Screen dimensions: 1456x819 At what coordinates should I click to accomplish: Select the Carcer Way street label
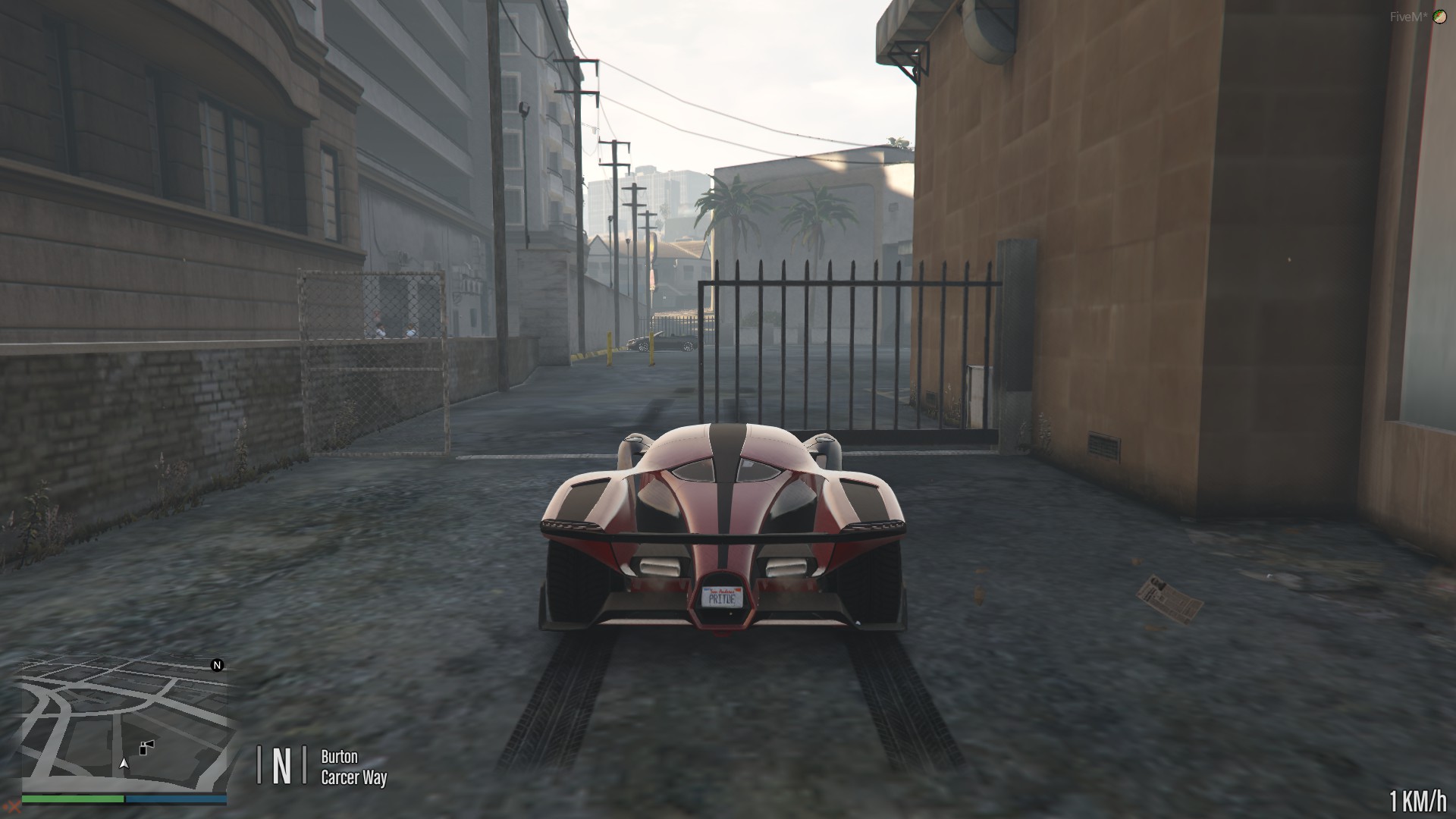coord(353,777)
